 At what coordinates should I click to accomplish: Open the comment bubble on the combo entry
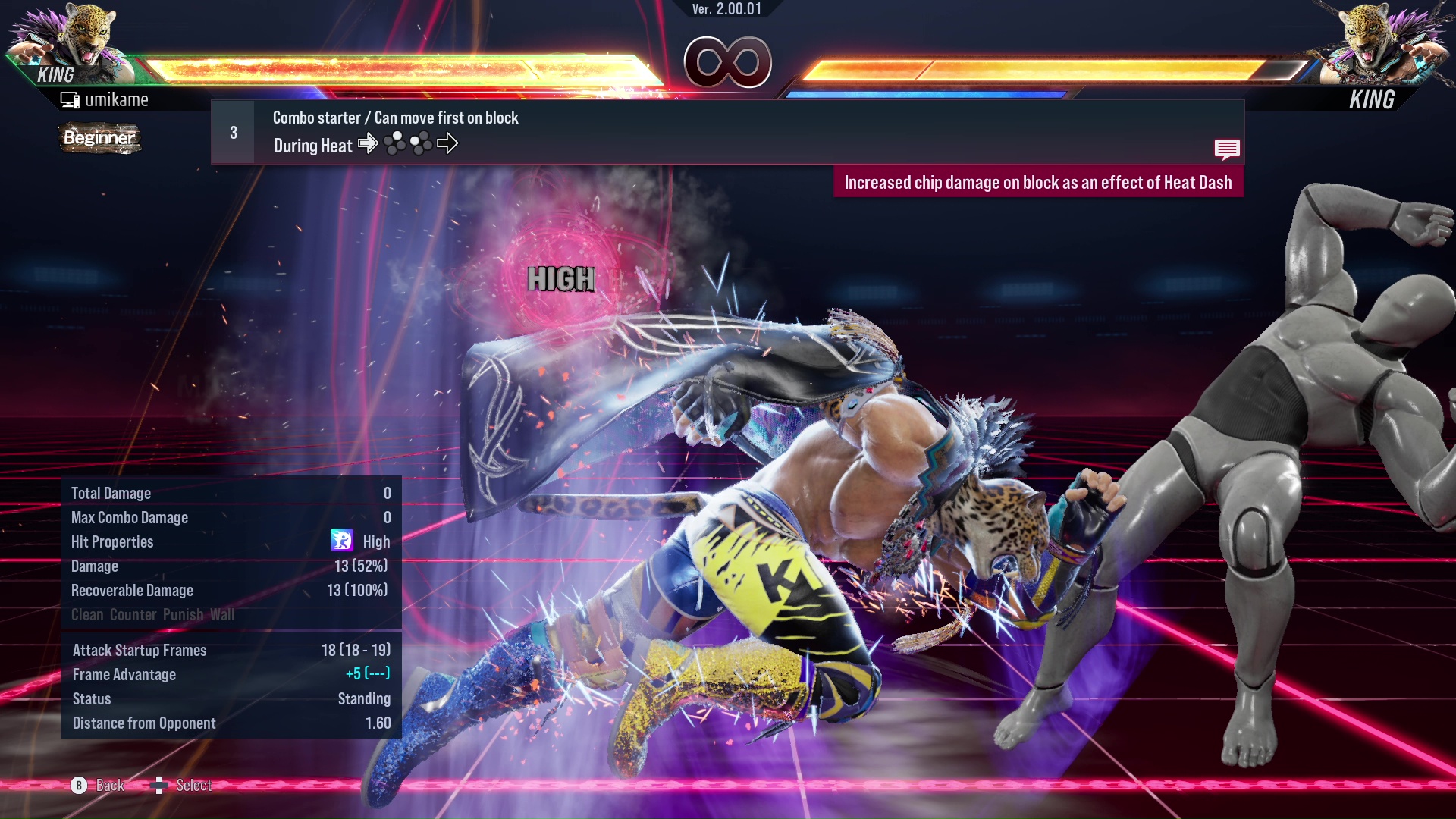1227,149
